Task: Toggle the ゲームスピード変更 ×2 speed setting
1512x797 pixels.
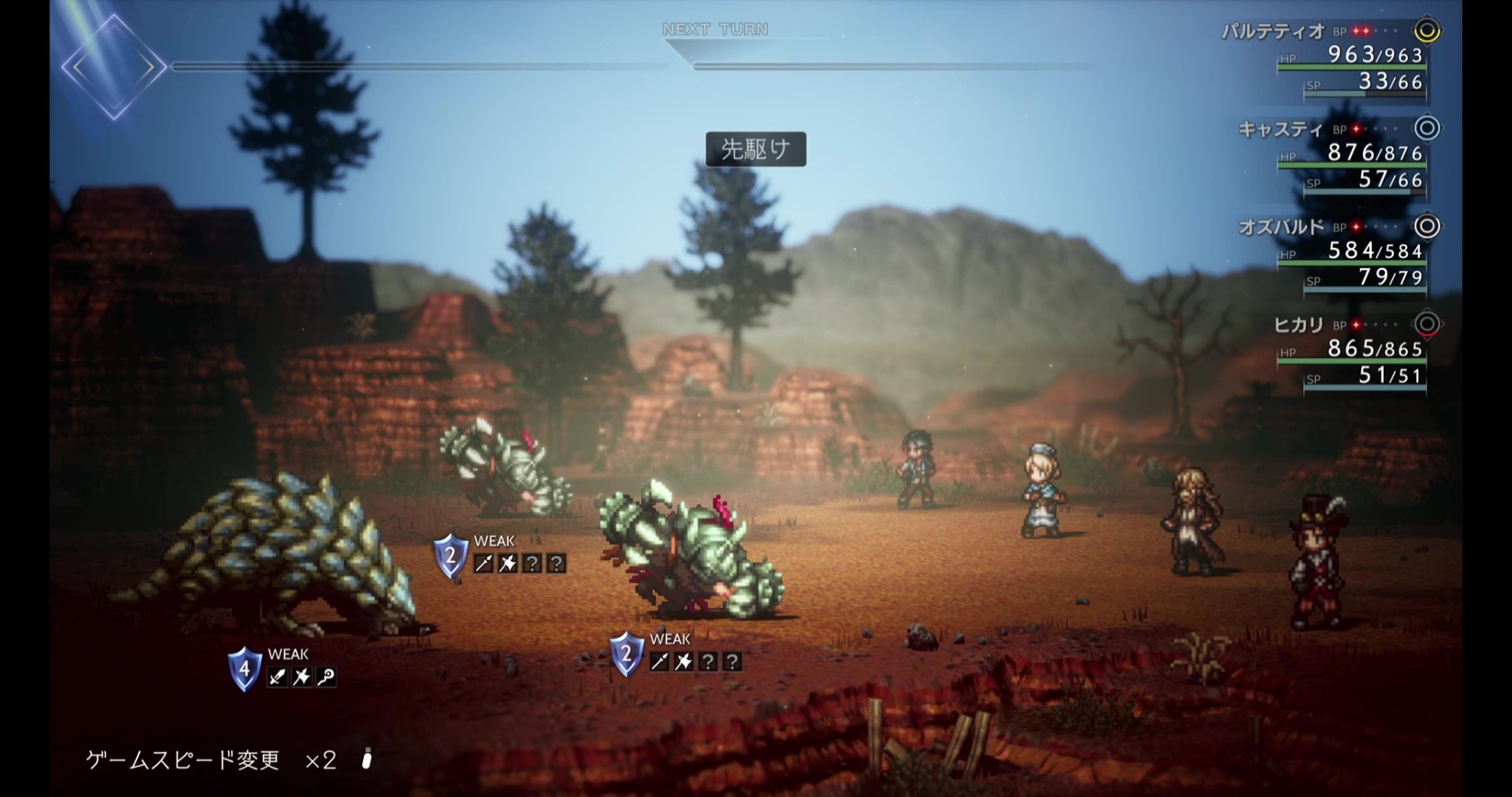Action: [x=211, y=759]
